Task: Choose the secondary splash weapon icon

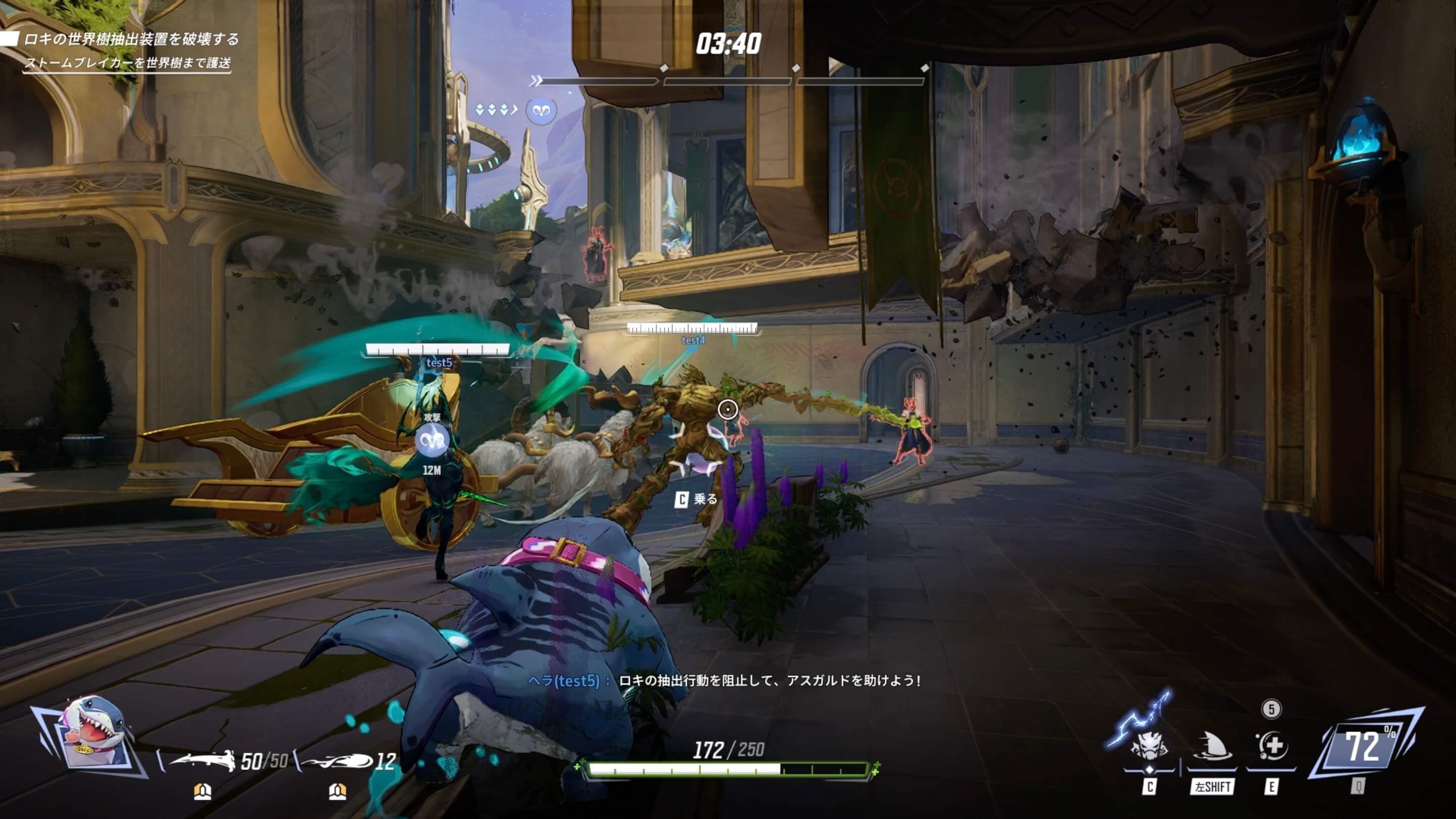Action: (x=337, y=761)
